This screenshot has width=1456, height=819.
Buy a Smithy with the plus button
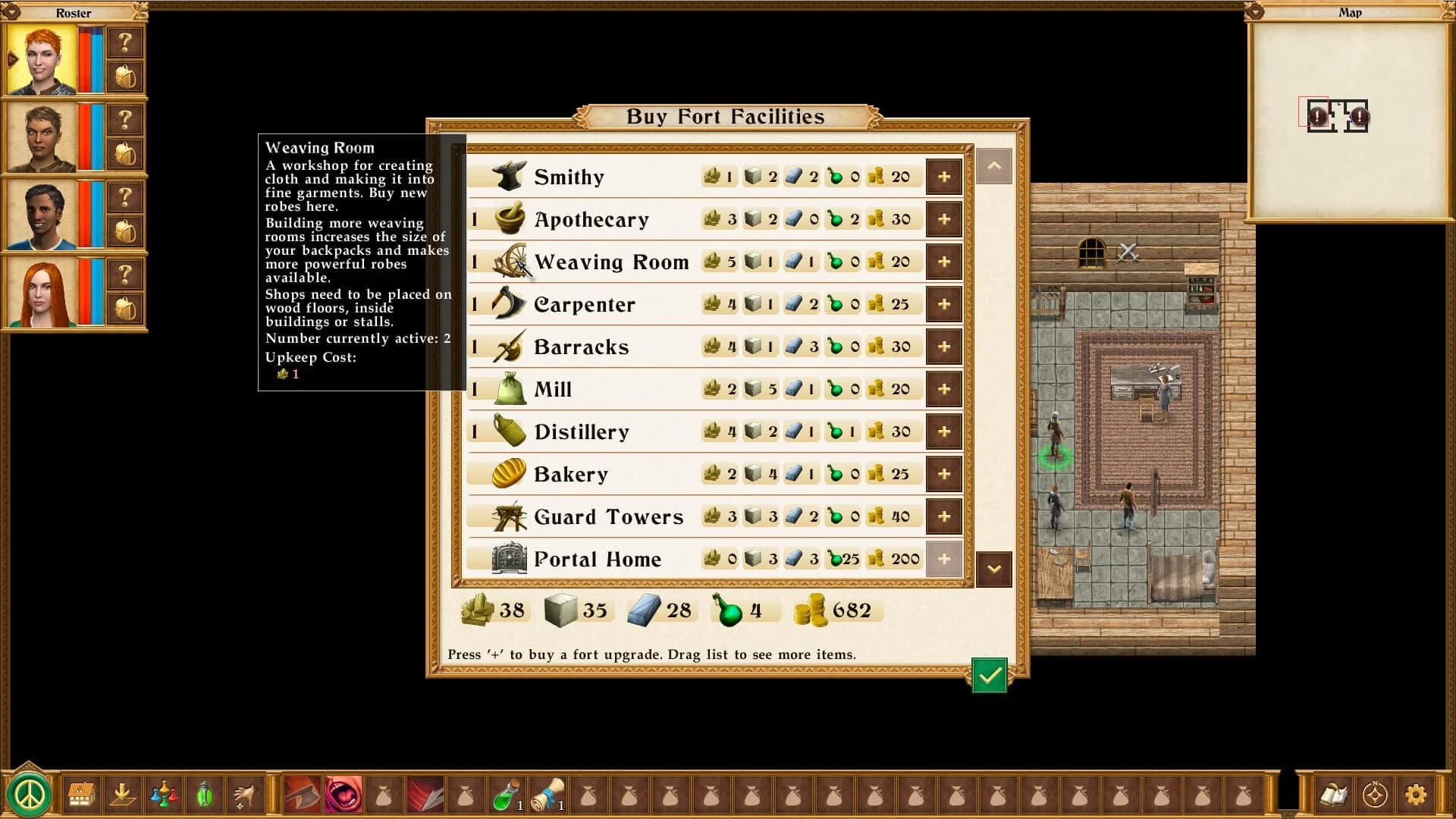tap(943, 176)
